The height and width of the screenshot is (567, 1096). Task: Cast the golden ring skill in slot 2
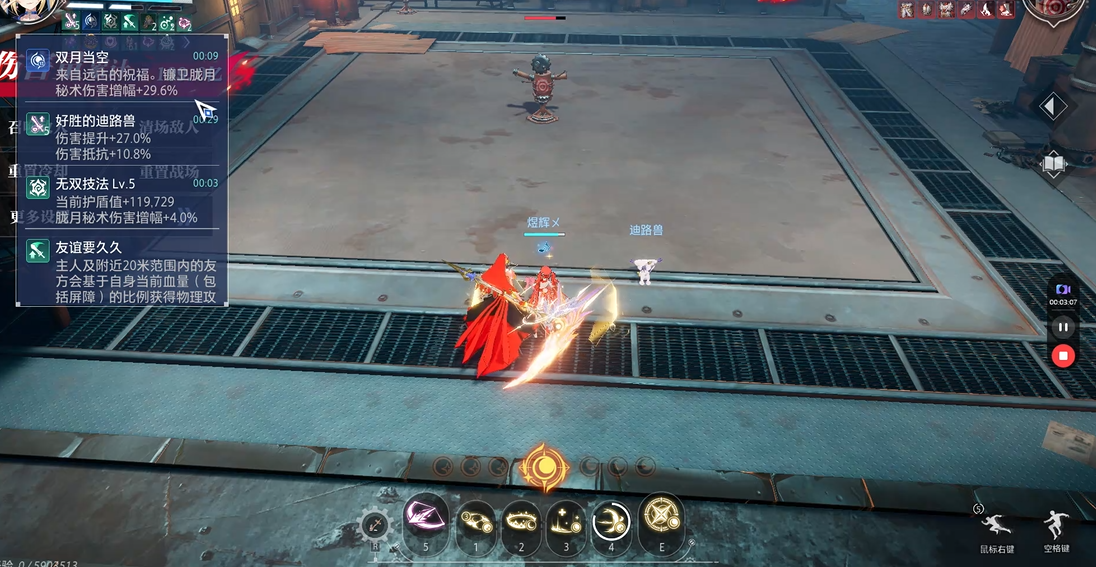click(x=521, y=522)
